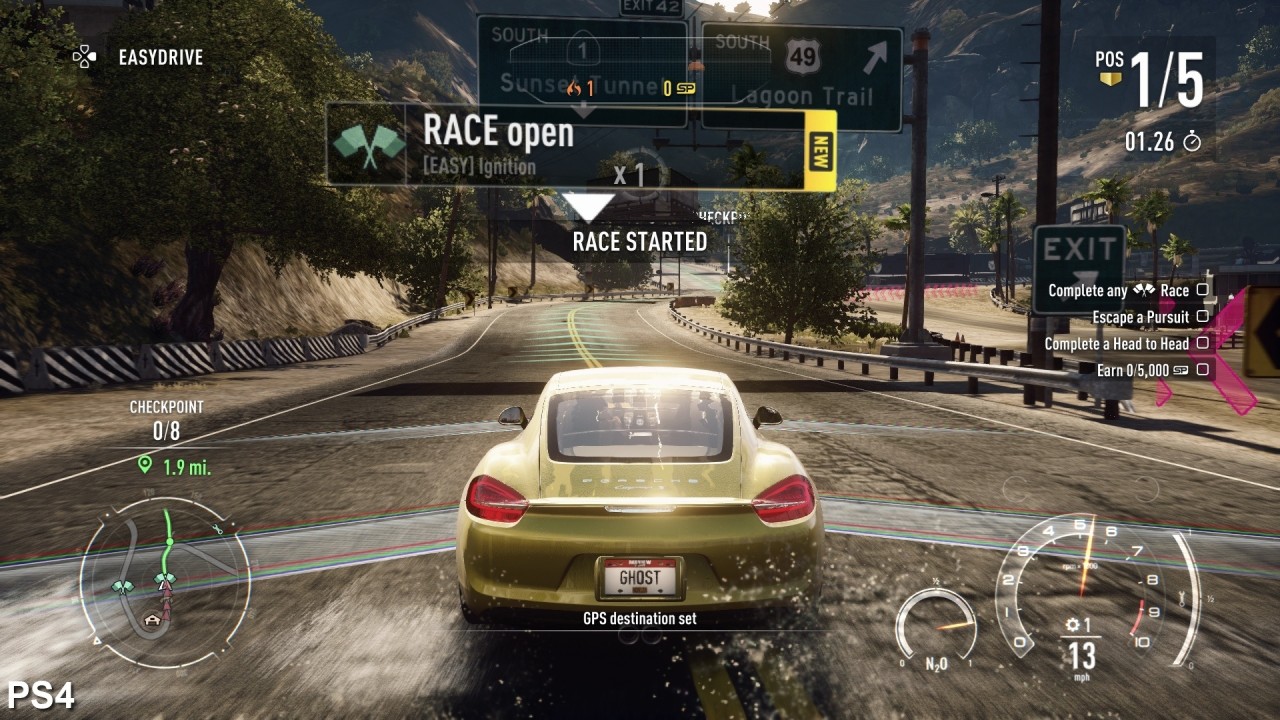
Task: Click the circular minimap
Action: coord(164,581)
